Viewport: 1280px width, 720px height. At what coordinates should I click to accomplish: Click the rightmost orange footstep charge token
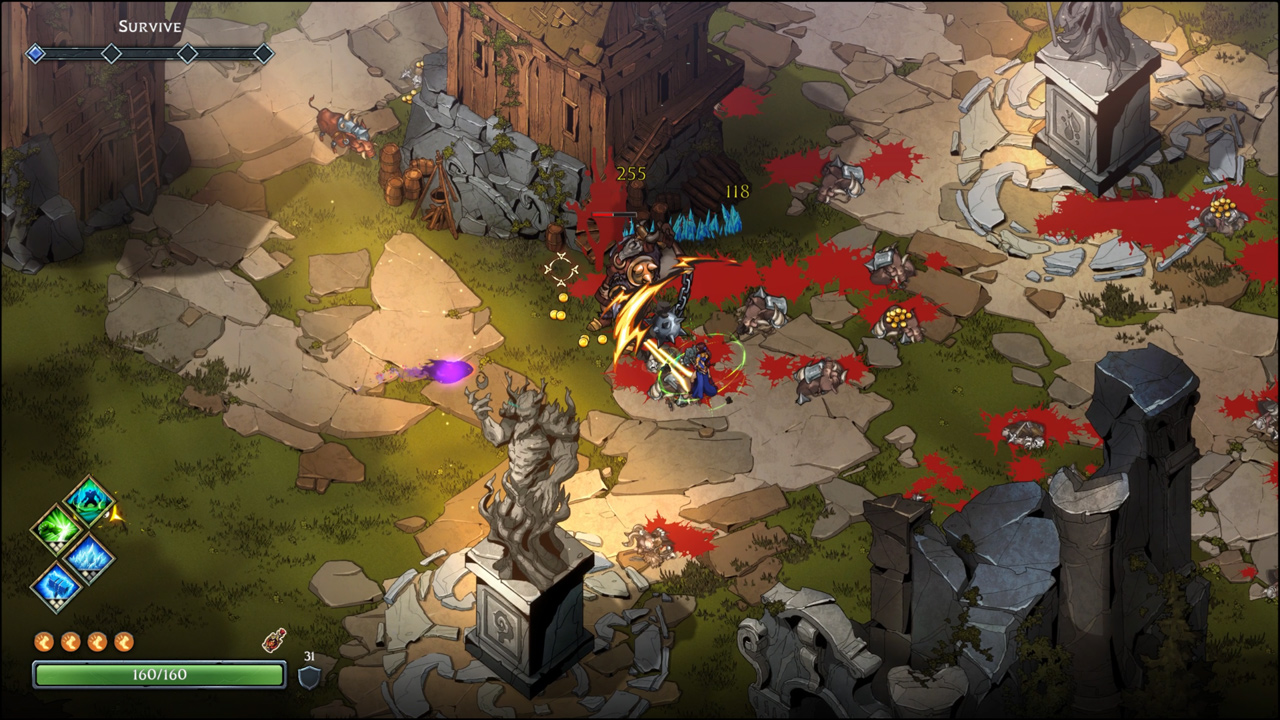click(x=122, y=641)
